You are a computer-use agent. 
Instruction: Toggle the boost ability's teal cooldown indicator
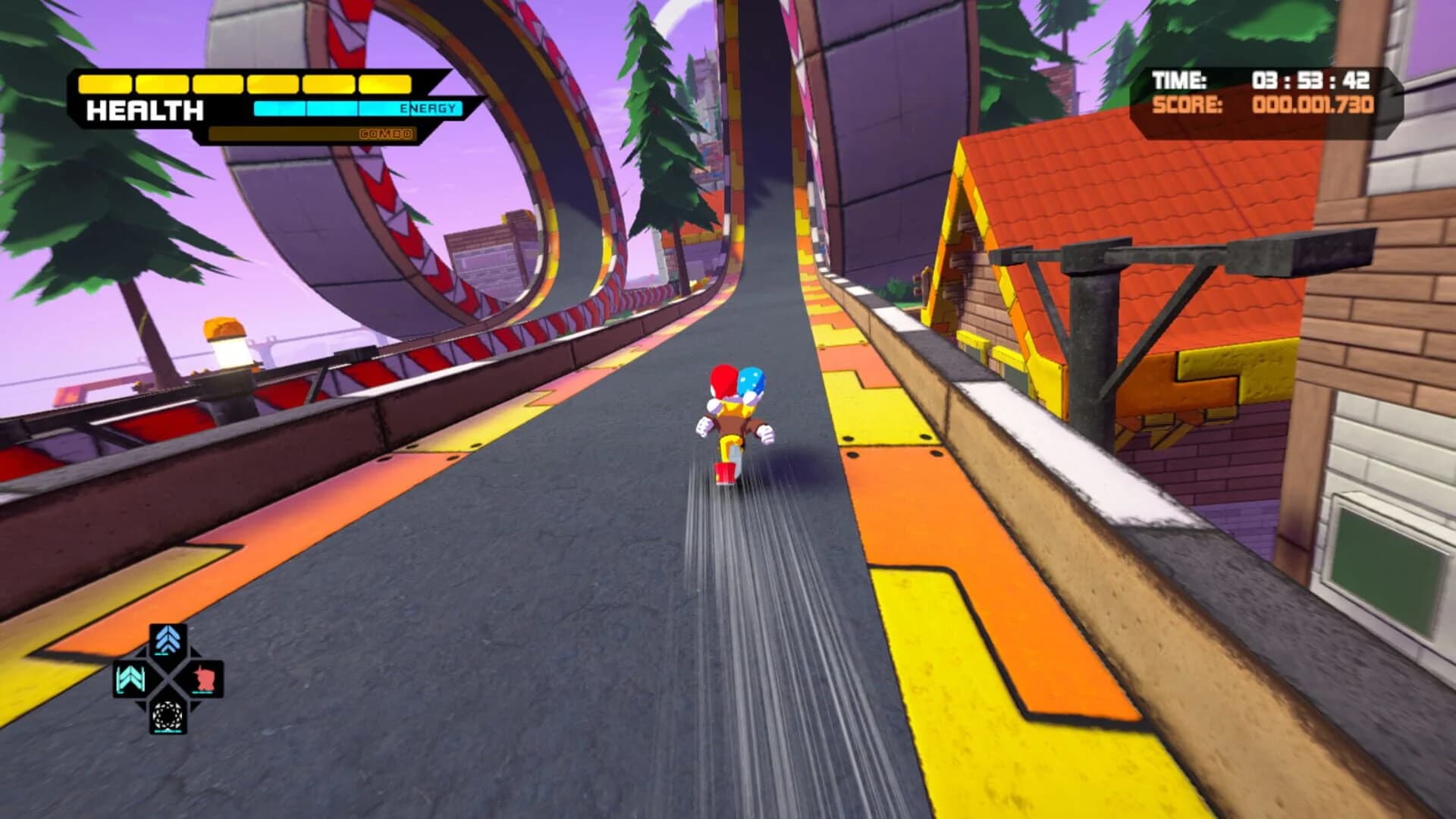[x=162, y=653]
